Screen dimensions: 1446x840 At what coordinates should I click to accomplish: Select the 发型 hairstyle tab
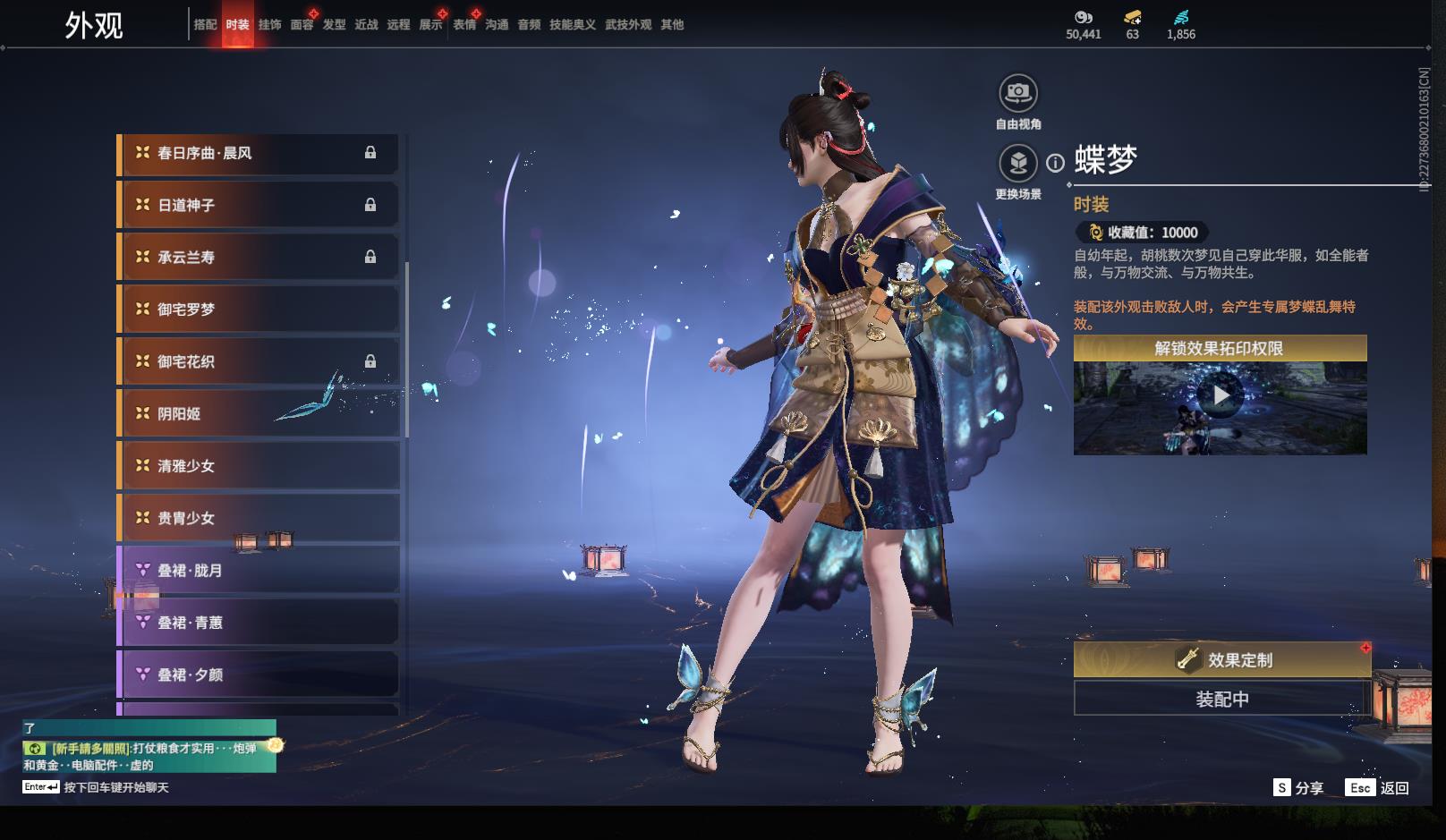(334, 25)
